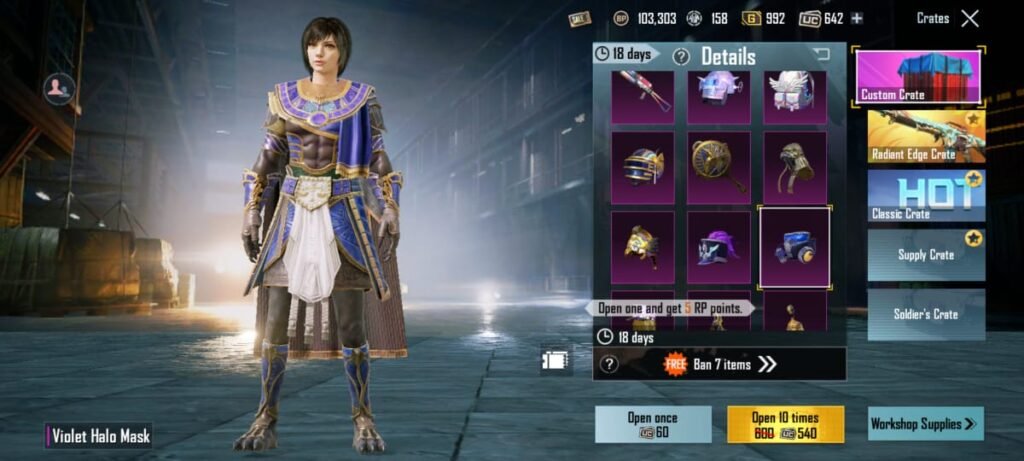Select the highlighted blue mask item
The image size is (1024, 461).
[x=795, y=246]
